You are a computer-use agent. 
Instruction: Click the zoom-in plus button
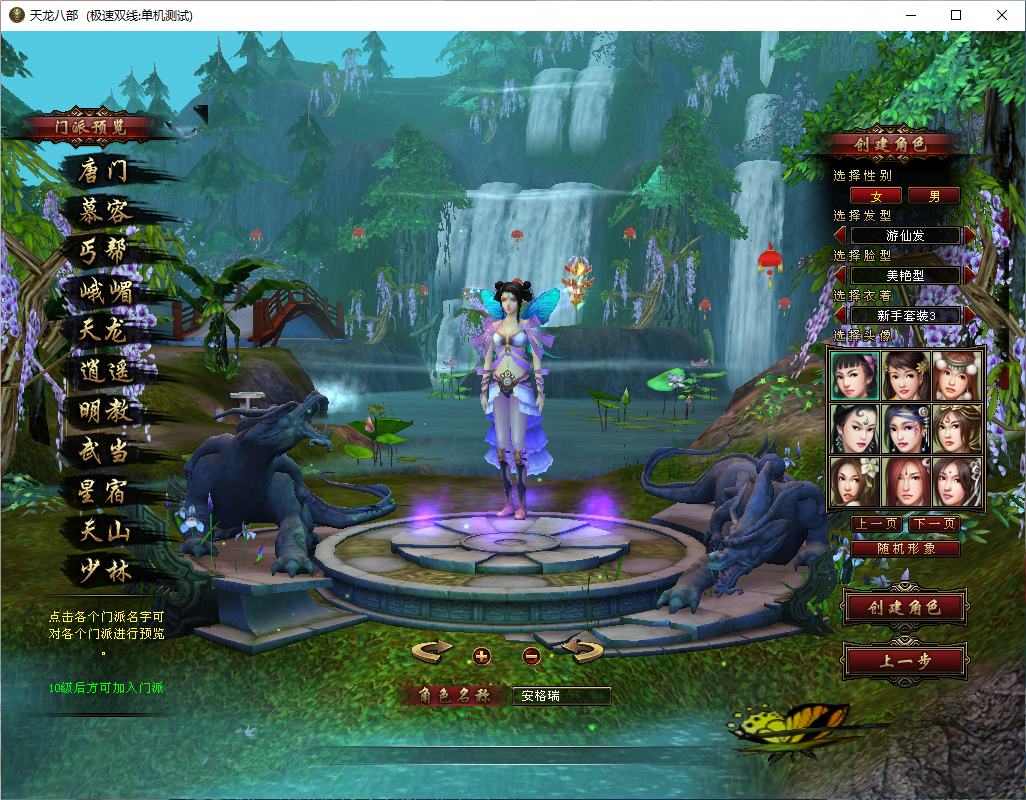coord(482,656)
